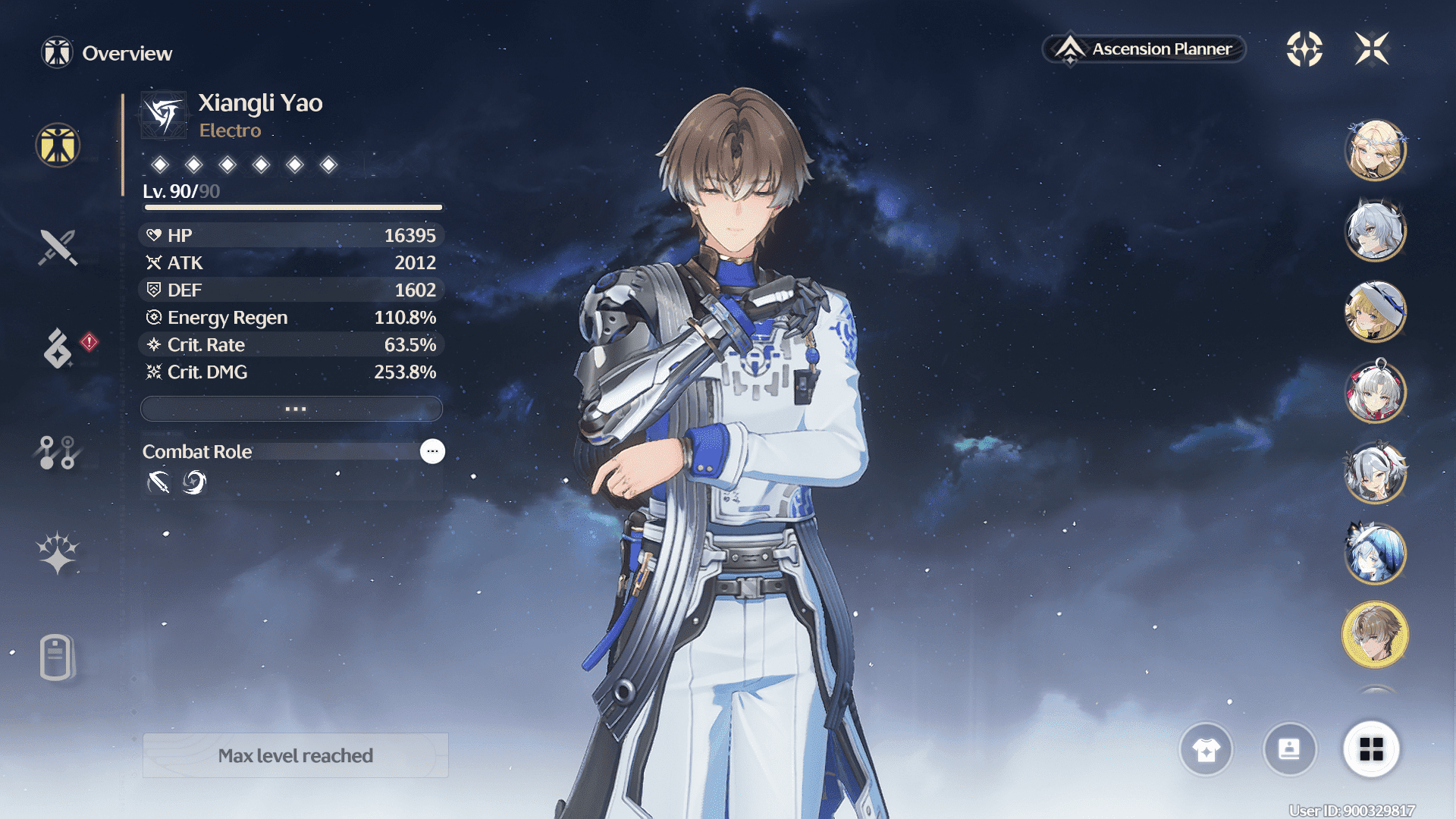
Task: Open the Resonance Chain tab
Action: (58, 552)
